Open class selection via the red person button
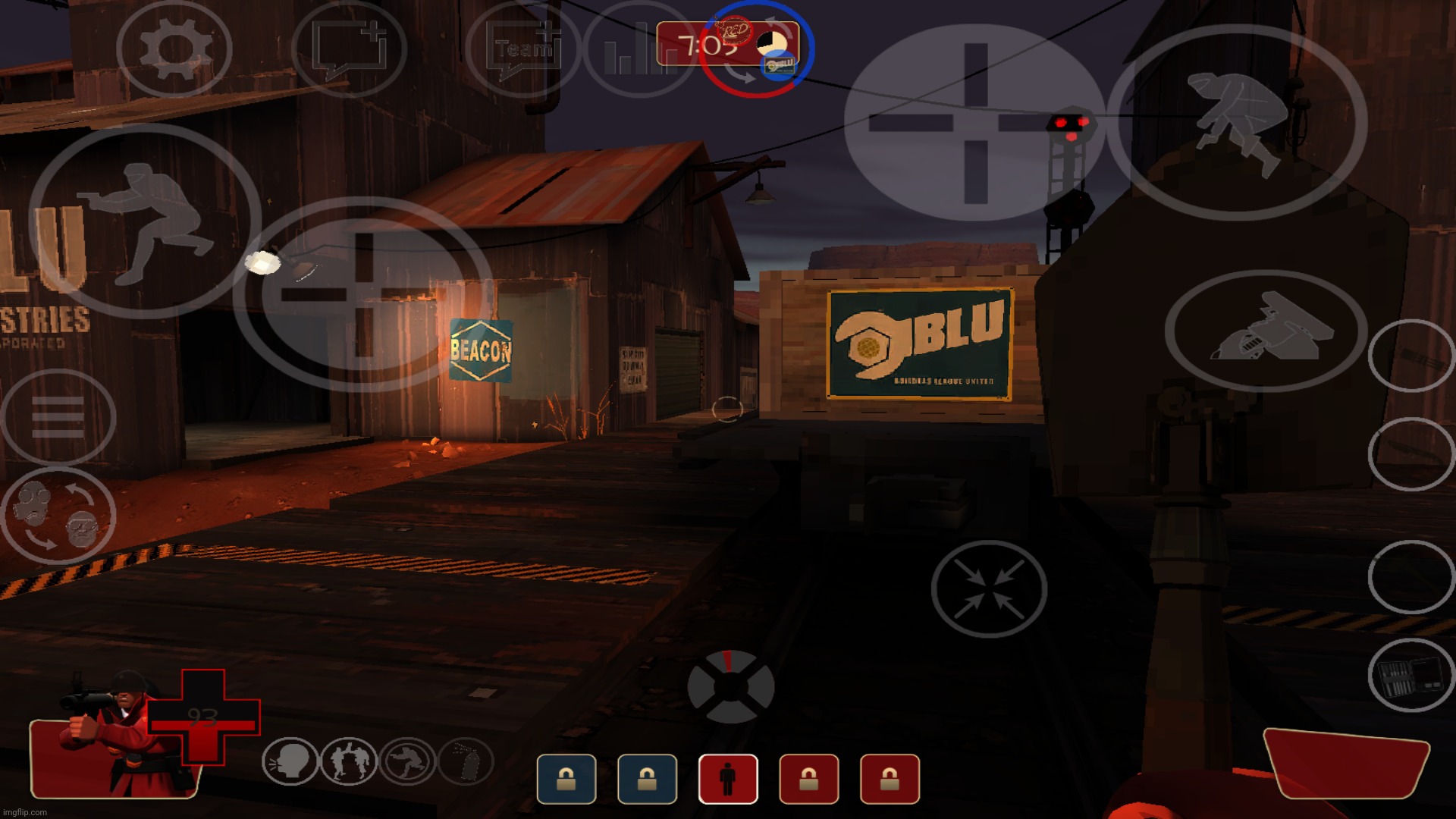This screenshot has width=1456, height=819. 726,780
